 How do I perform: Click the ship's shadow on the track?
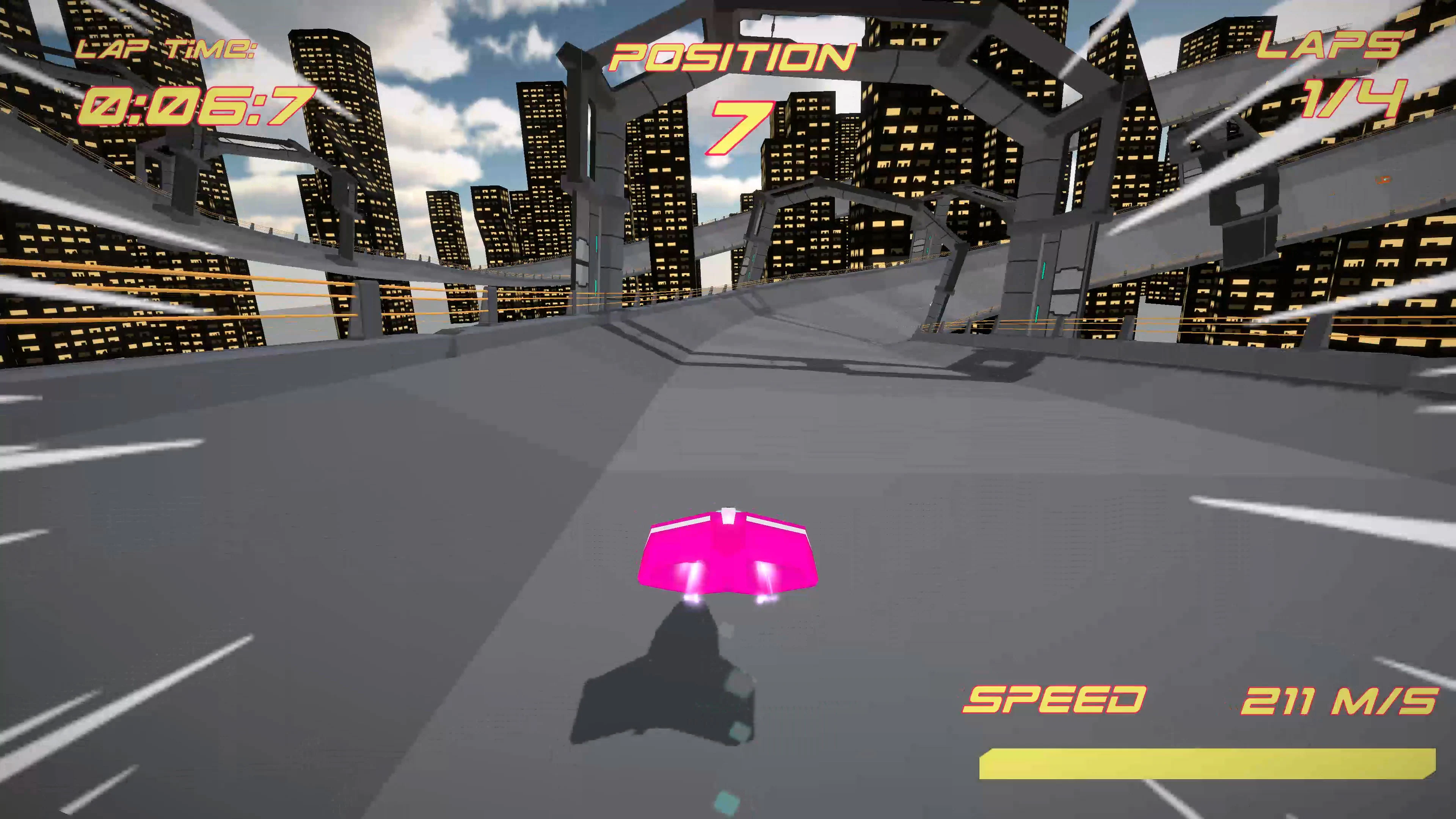(x=667, y=695)
